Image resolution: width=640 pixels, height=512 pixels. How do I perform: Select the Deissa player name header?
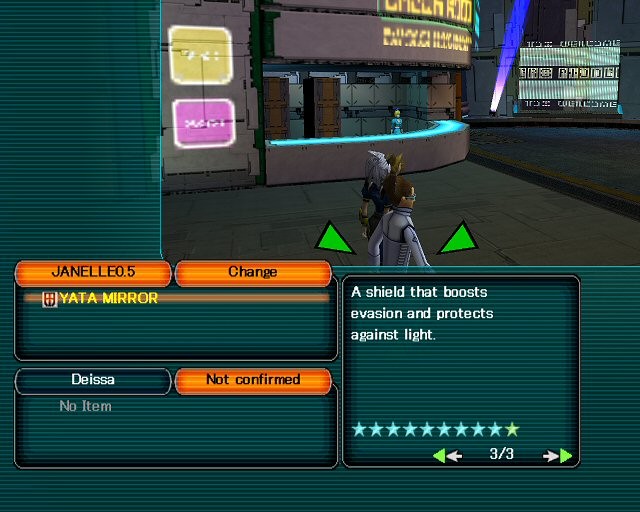coord(93,380)
